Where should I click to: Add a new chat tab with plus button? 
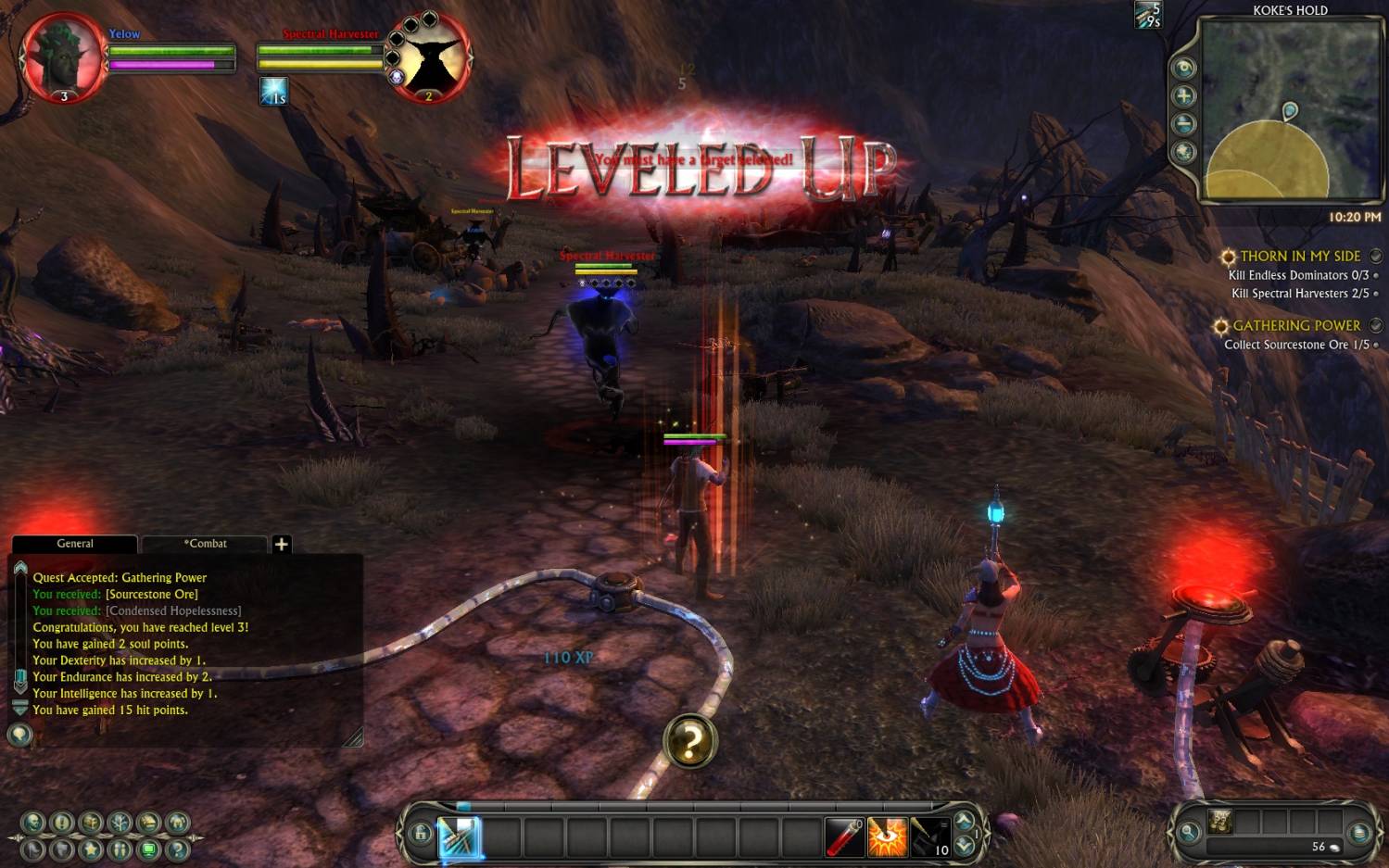tap(282, 544)
